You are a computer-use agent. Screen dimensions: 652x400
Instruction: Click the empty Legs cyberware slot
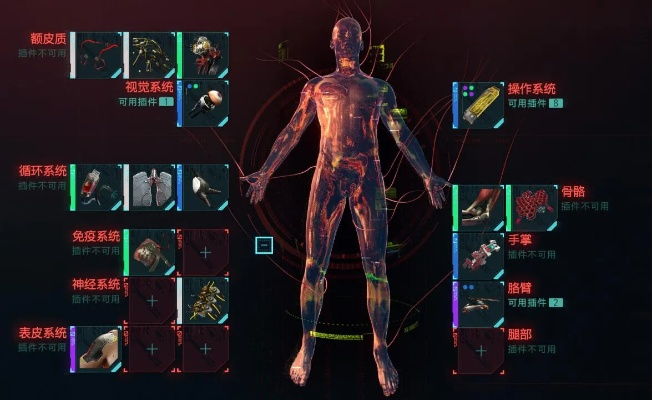coord(479,350)
